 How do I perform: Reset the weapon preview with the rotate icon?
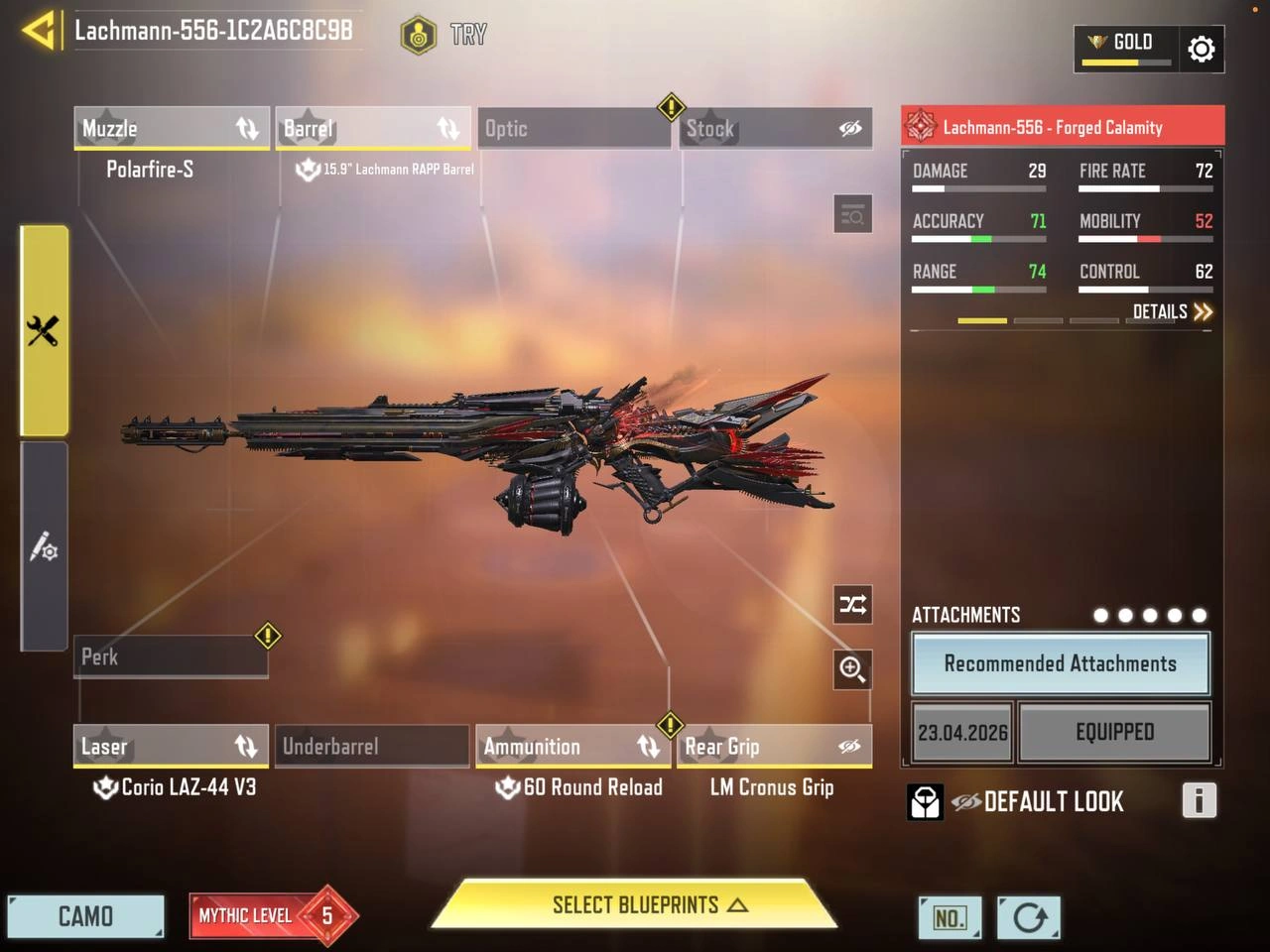click(x=1029, y=918)
